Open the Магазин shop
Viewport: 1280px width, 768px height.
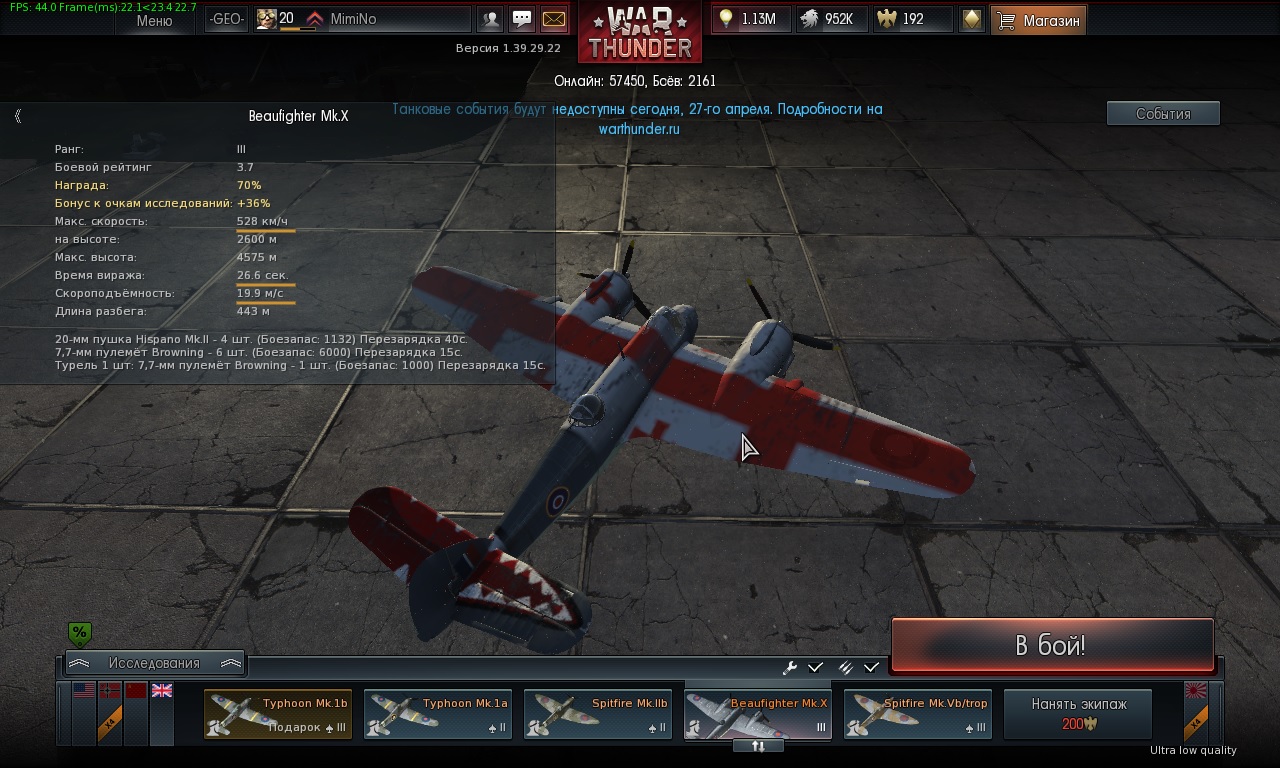(x=1038, y=20)
